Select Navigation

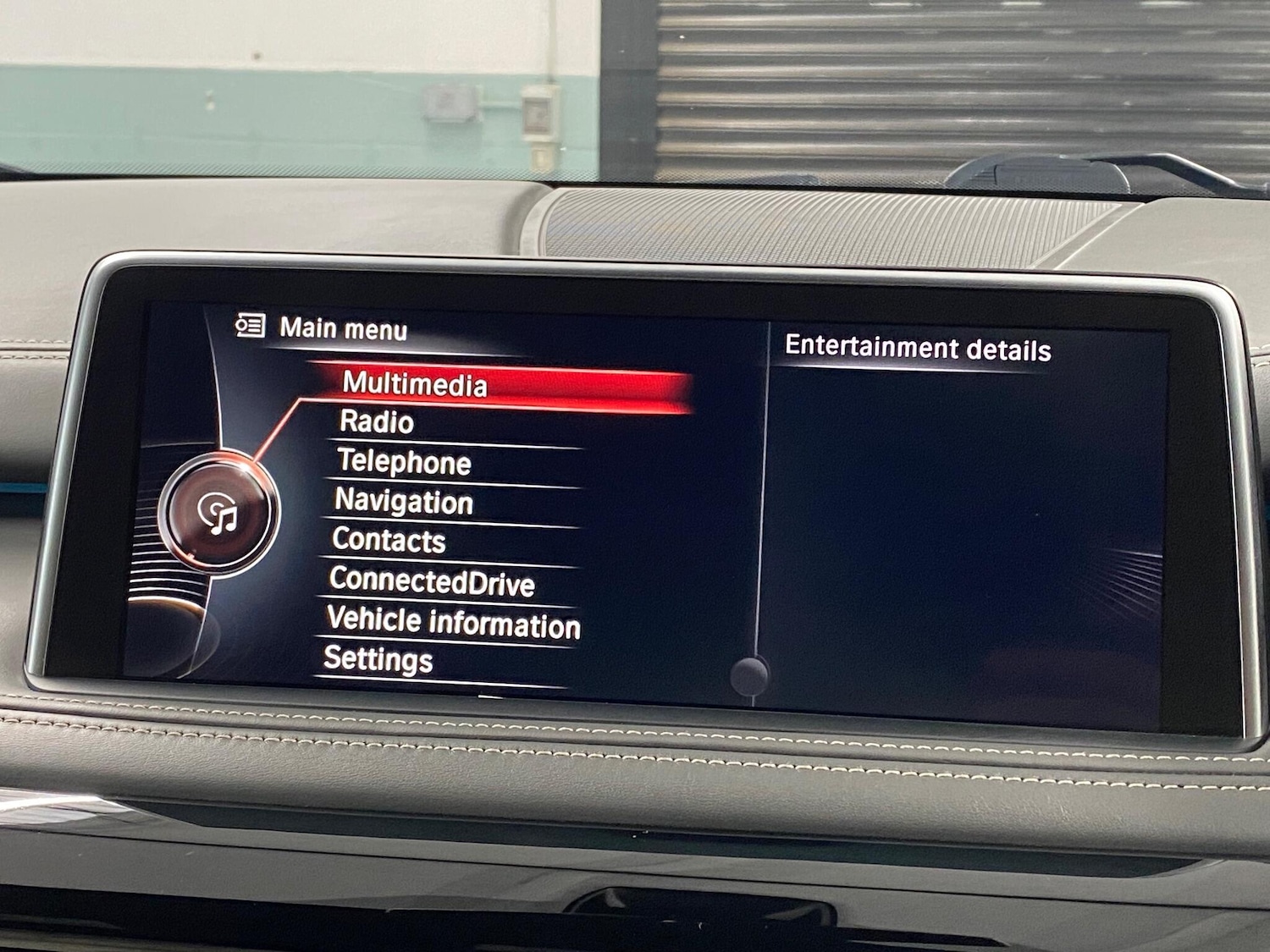(404, 502)
